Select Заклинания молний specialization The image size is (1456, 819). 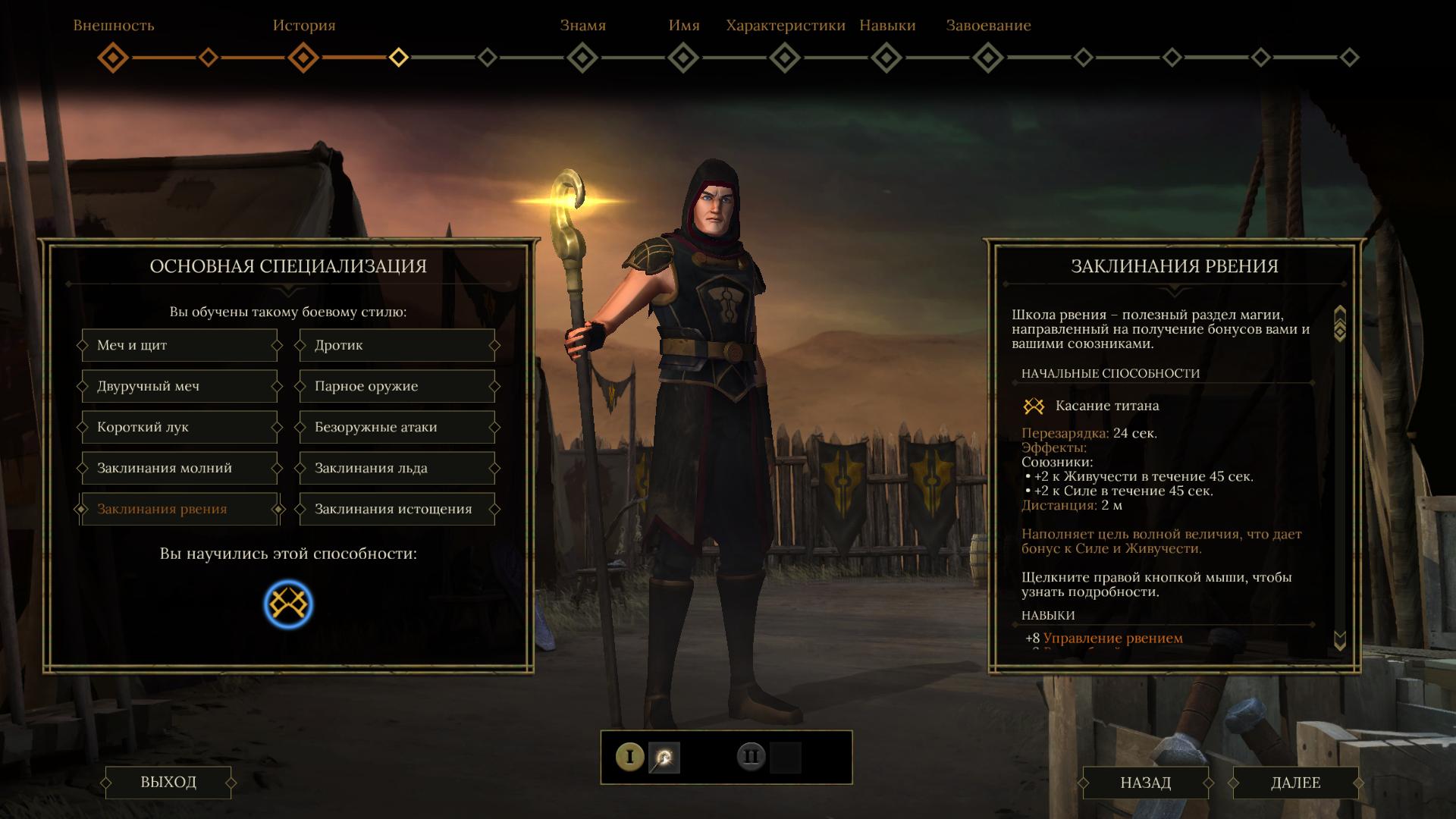[x=179, y=469]
